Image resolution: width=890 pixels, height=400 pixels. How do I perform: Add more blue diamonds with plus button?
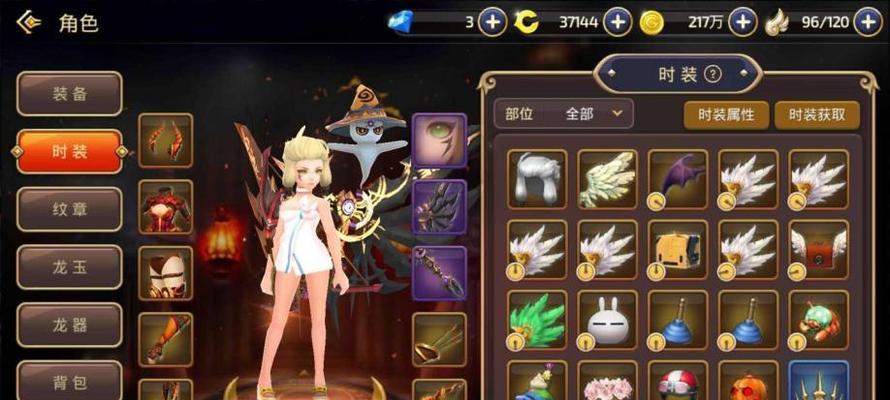coord(492,21)
